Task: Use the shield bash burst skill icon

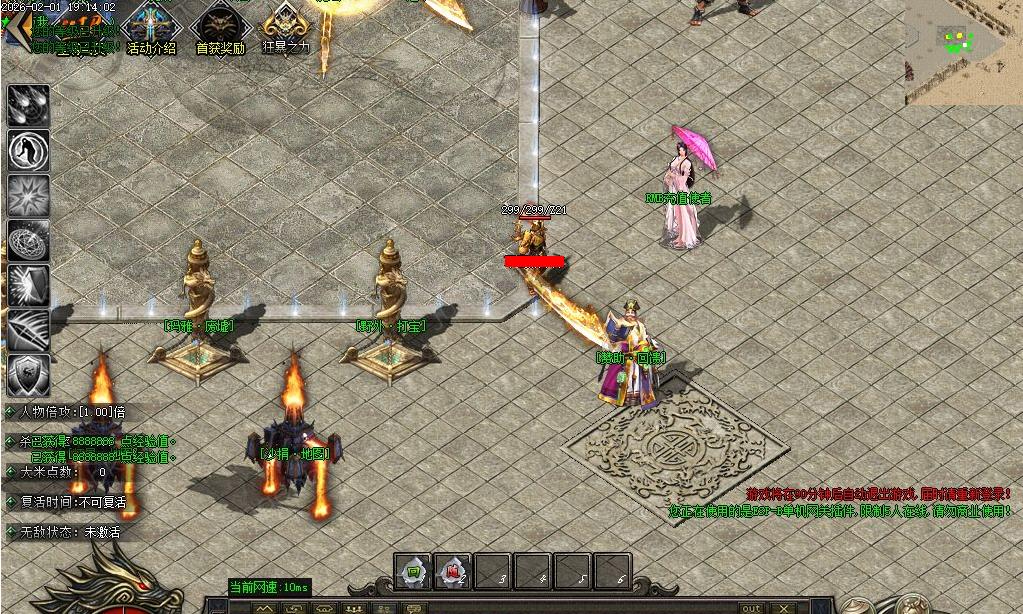Action: tap(28, 285)
